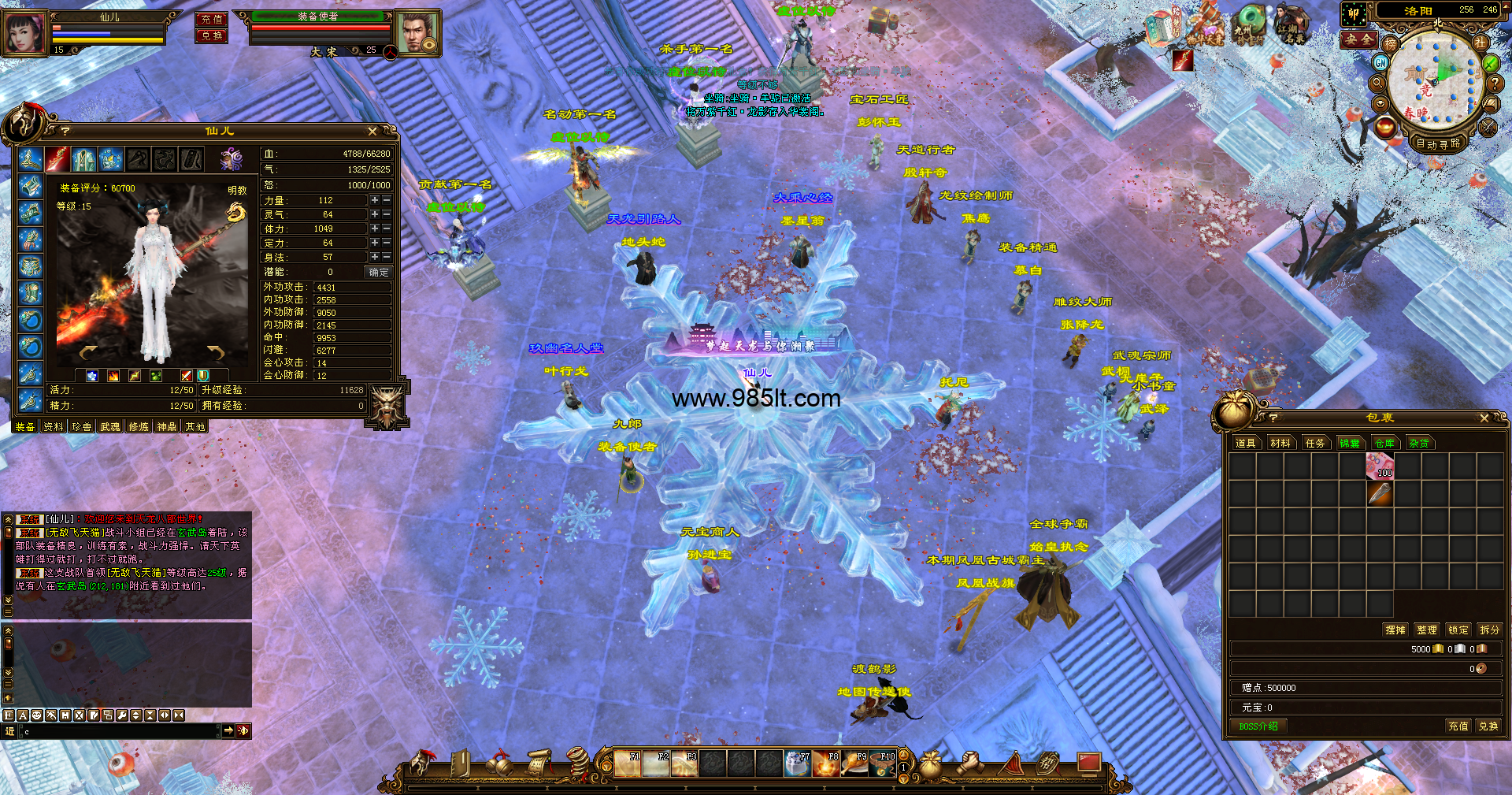1512x795 pixels.
Task: Select the 武魂 tab
Action: point(110,427)
